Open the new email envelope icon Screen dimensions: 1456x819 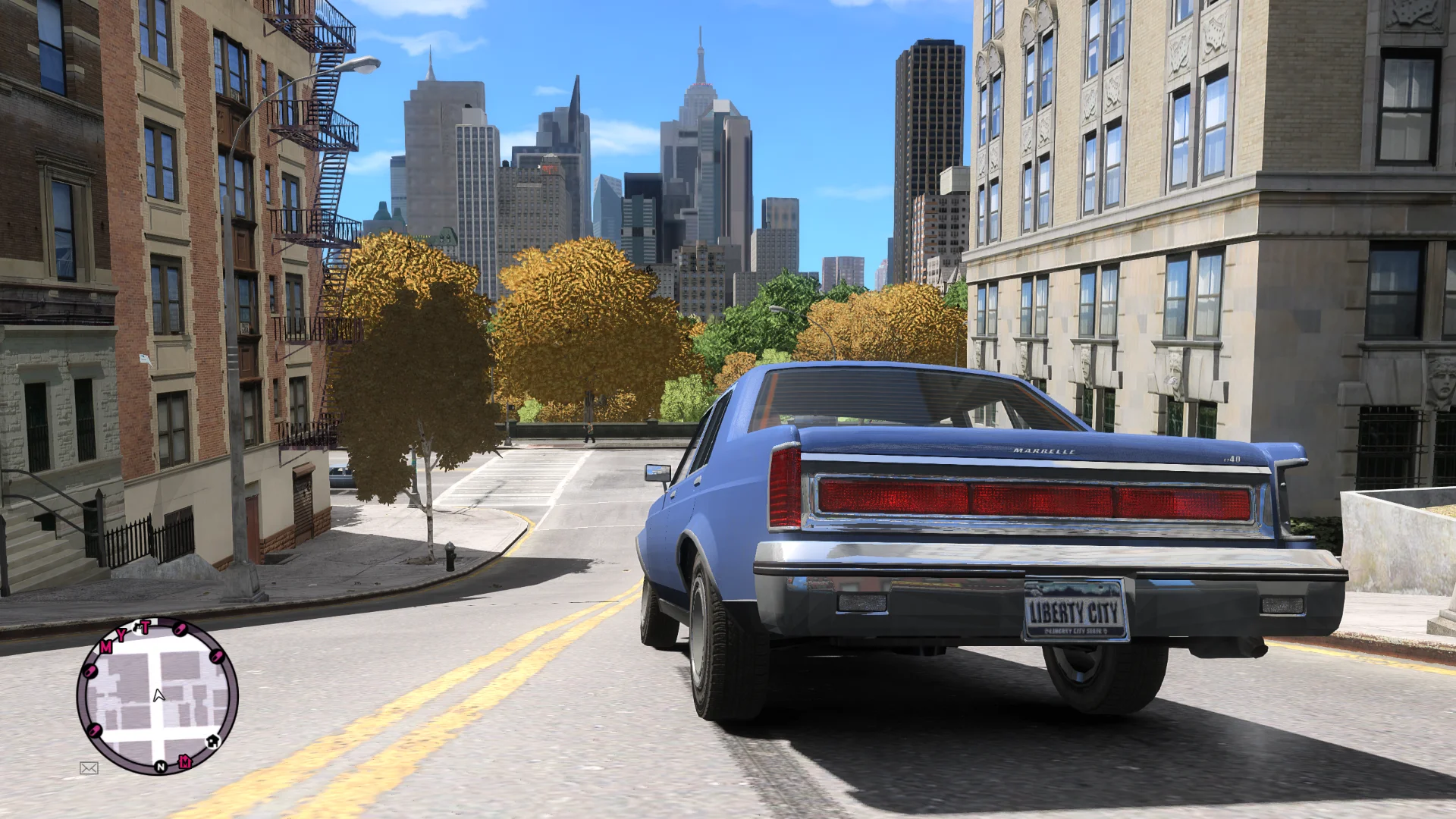(89, 767)
